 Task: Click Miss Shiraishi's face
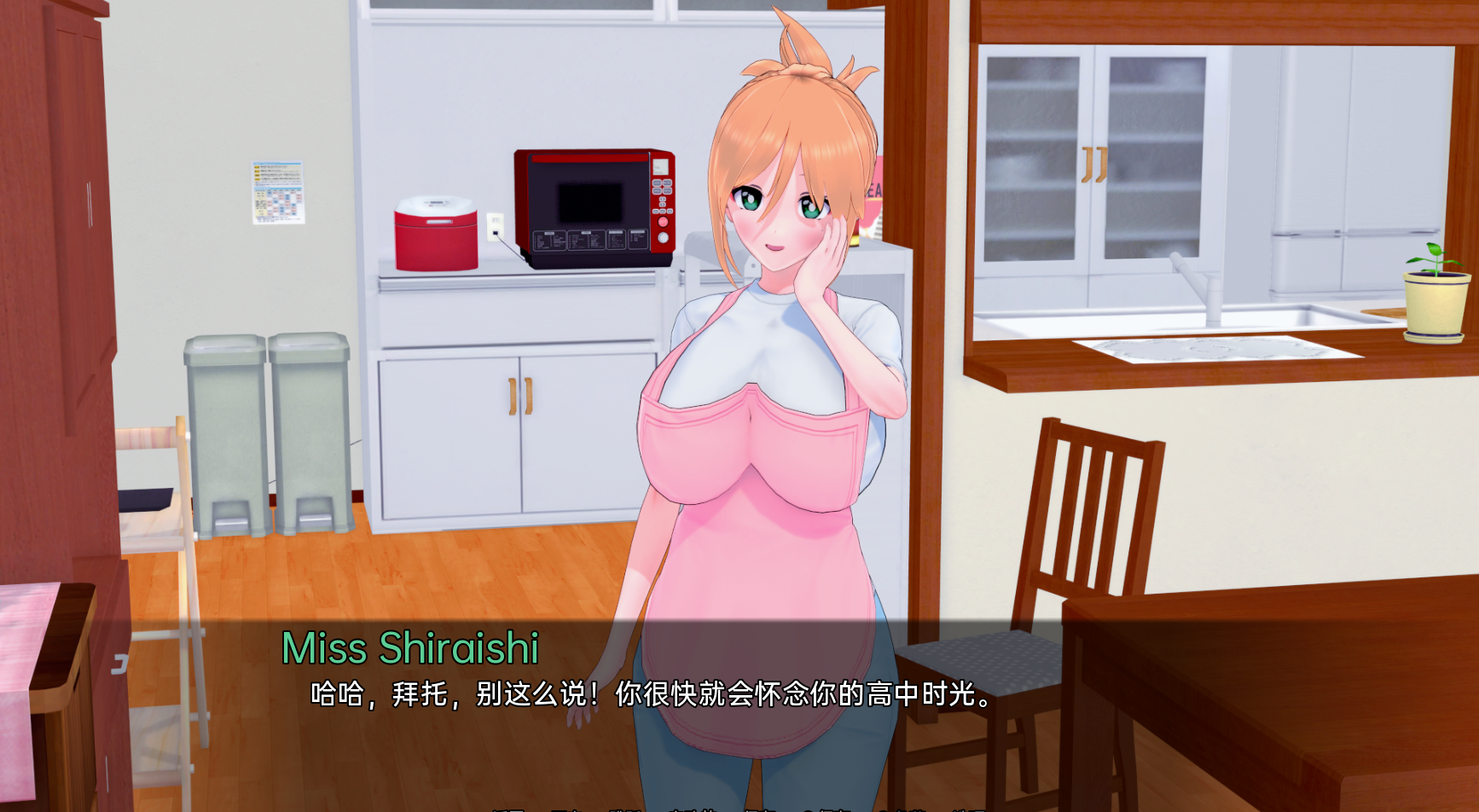776,205
